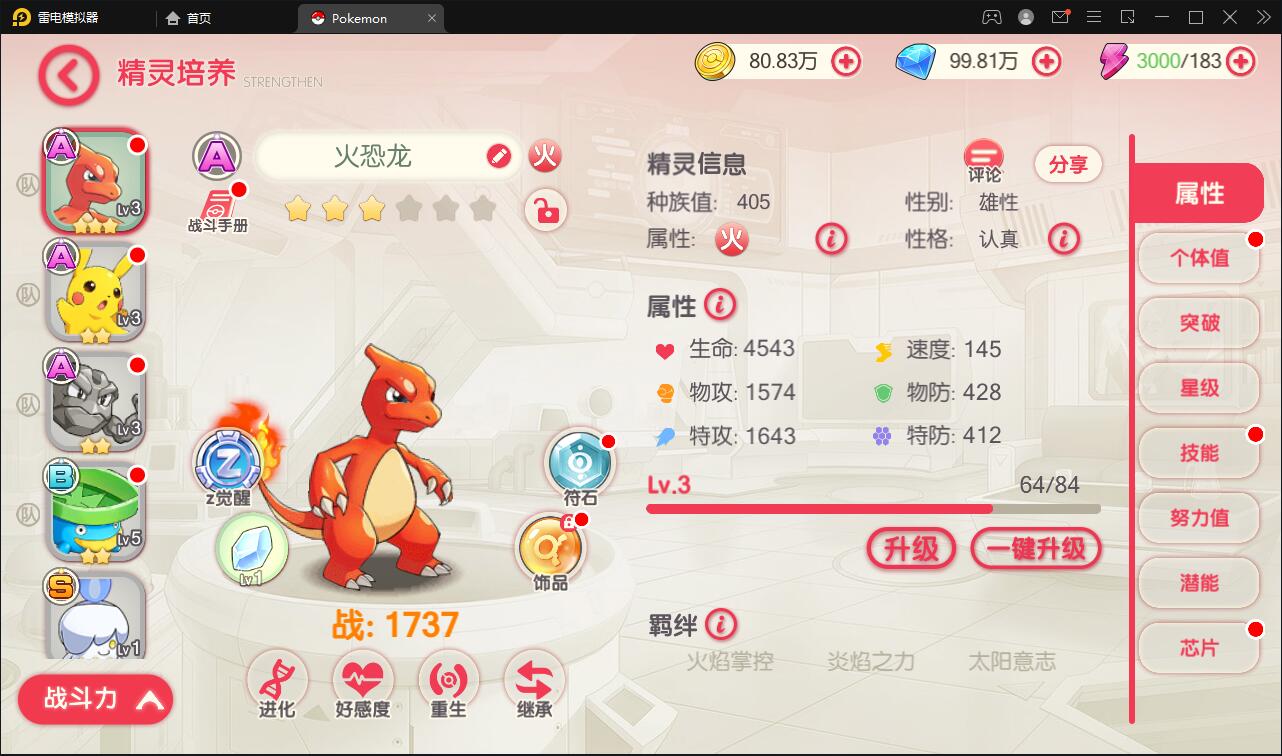
Task: Select the 属性 tab on the right
Action: tap(1198, 192)
